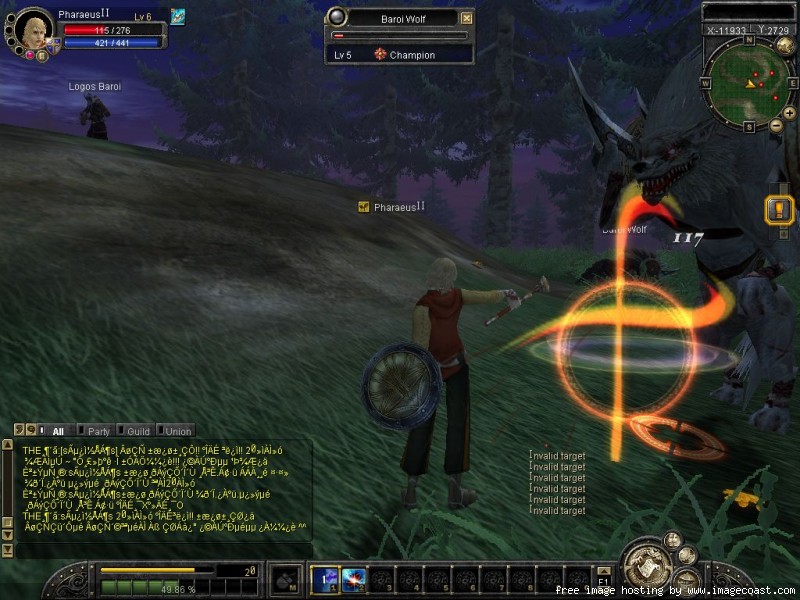
Task: Close the Baroi Wolf target window
Action: pyautogui.click(x=467, y=18)
